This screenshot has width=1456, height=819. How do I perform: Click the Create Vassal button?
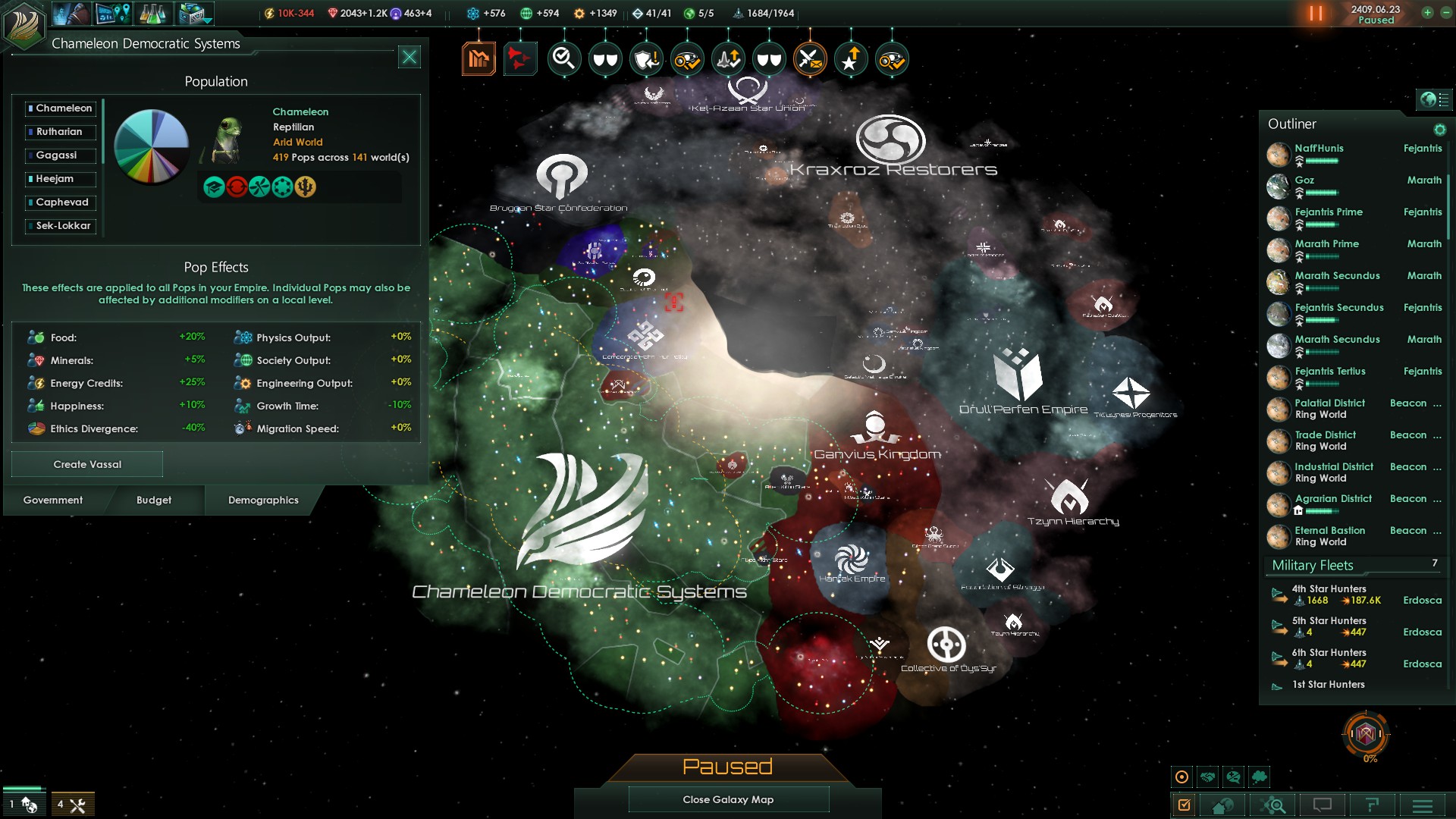(x=87, y=464)
